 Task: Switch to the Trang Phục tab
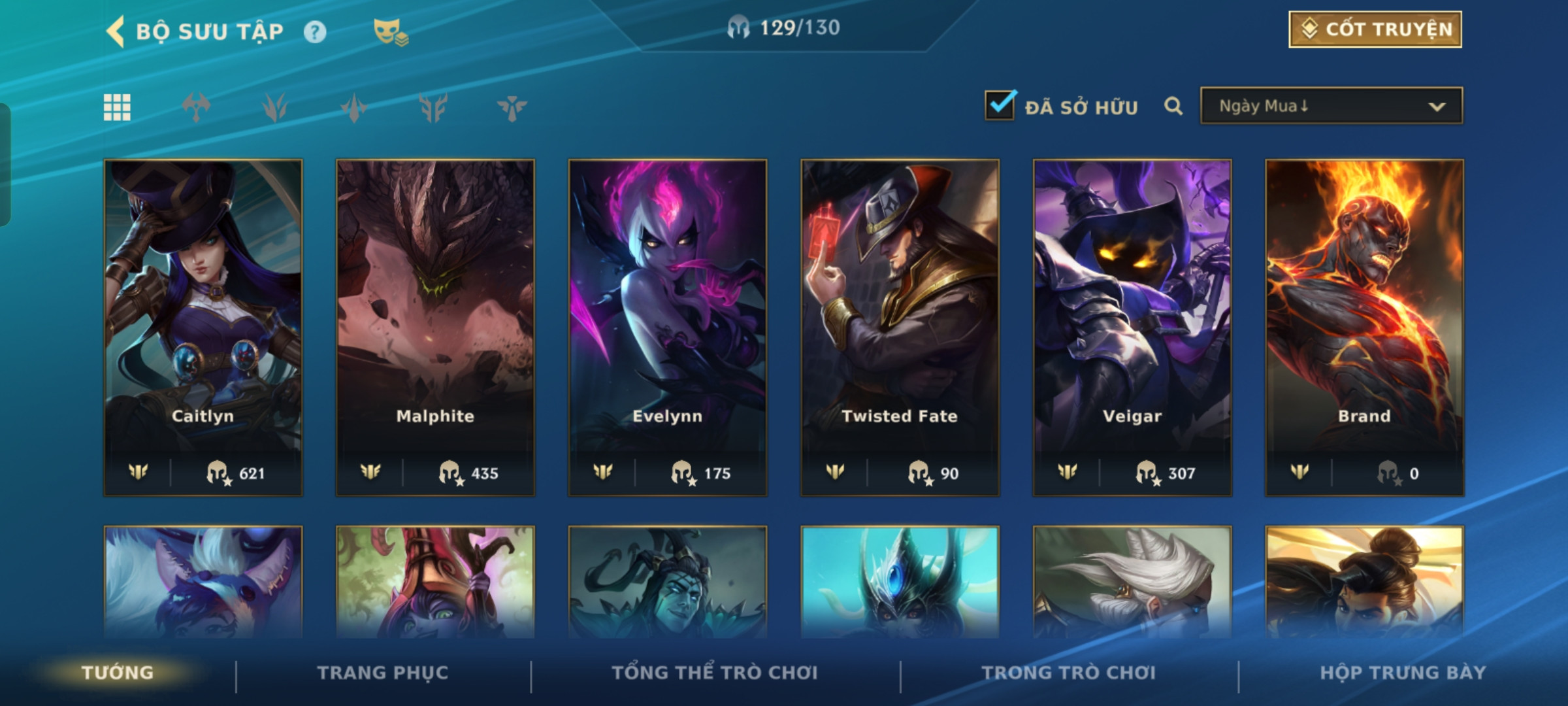click(383, 673)
